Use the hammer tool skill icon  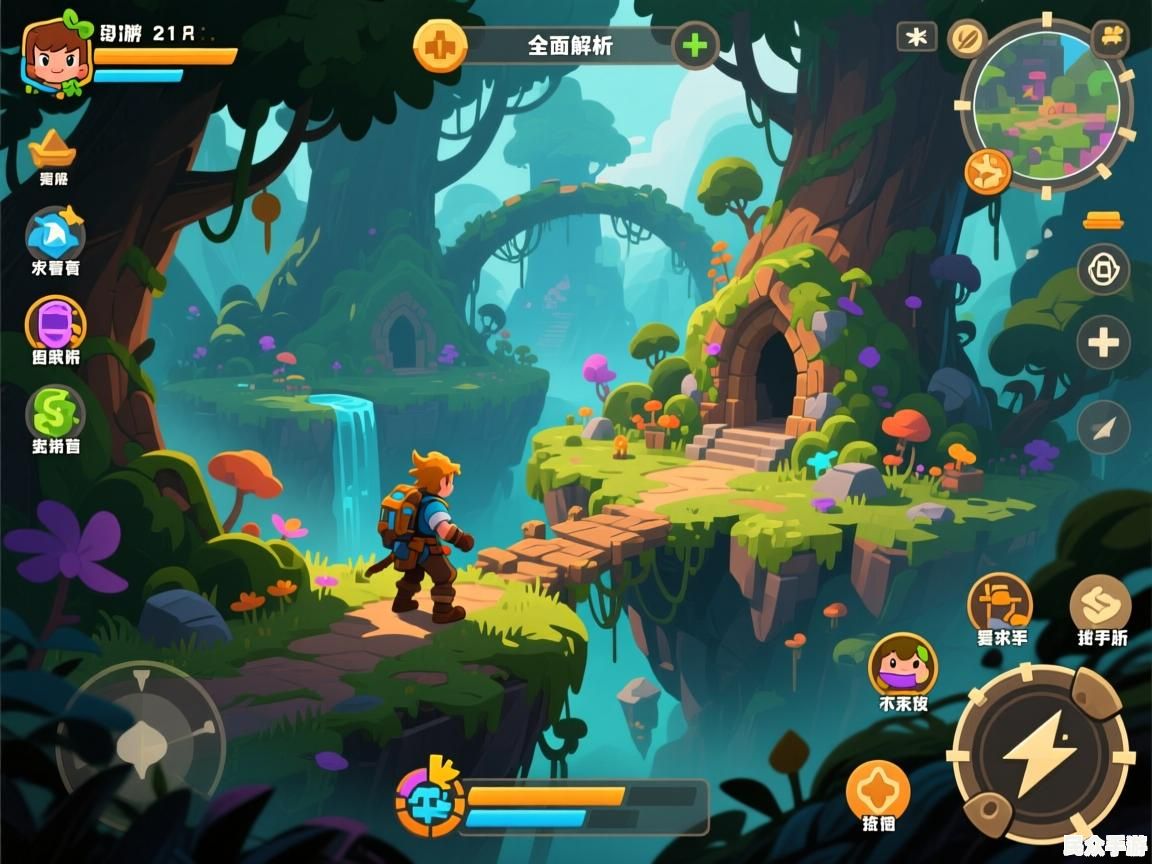pos(1000,601)
